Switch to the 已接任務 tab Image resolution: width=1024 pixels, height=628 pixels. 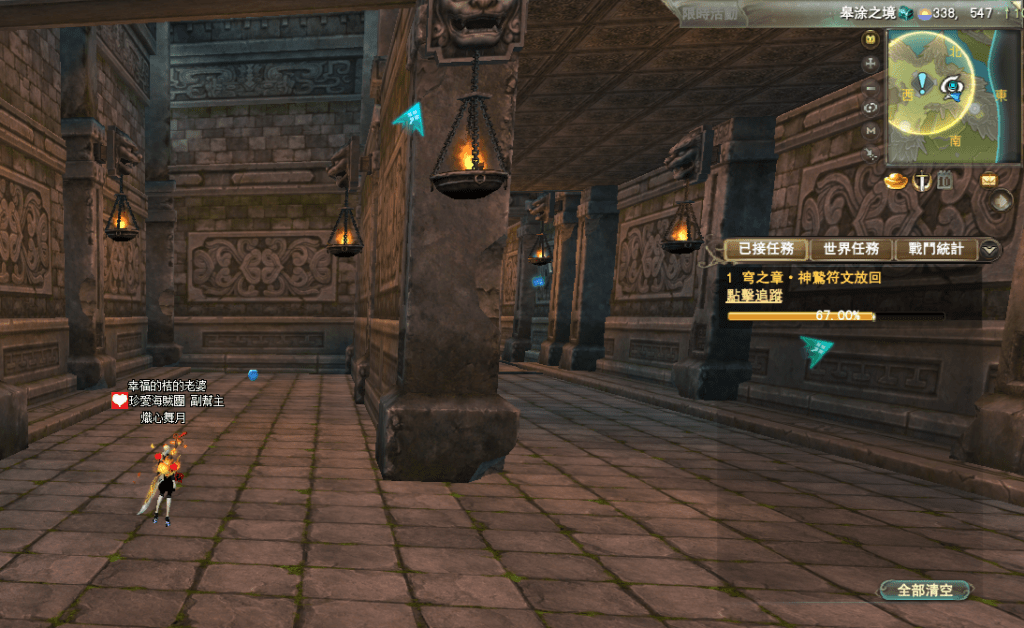(765, 249)
